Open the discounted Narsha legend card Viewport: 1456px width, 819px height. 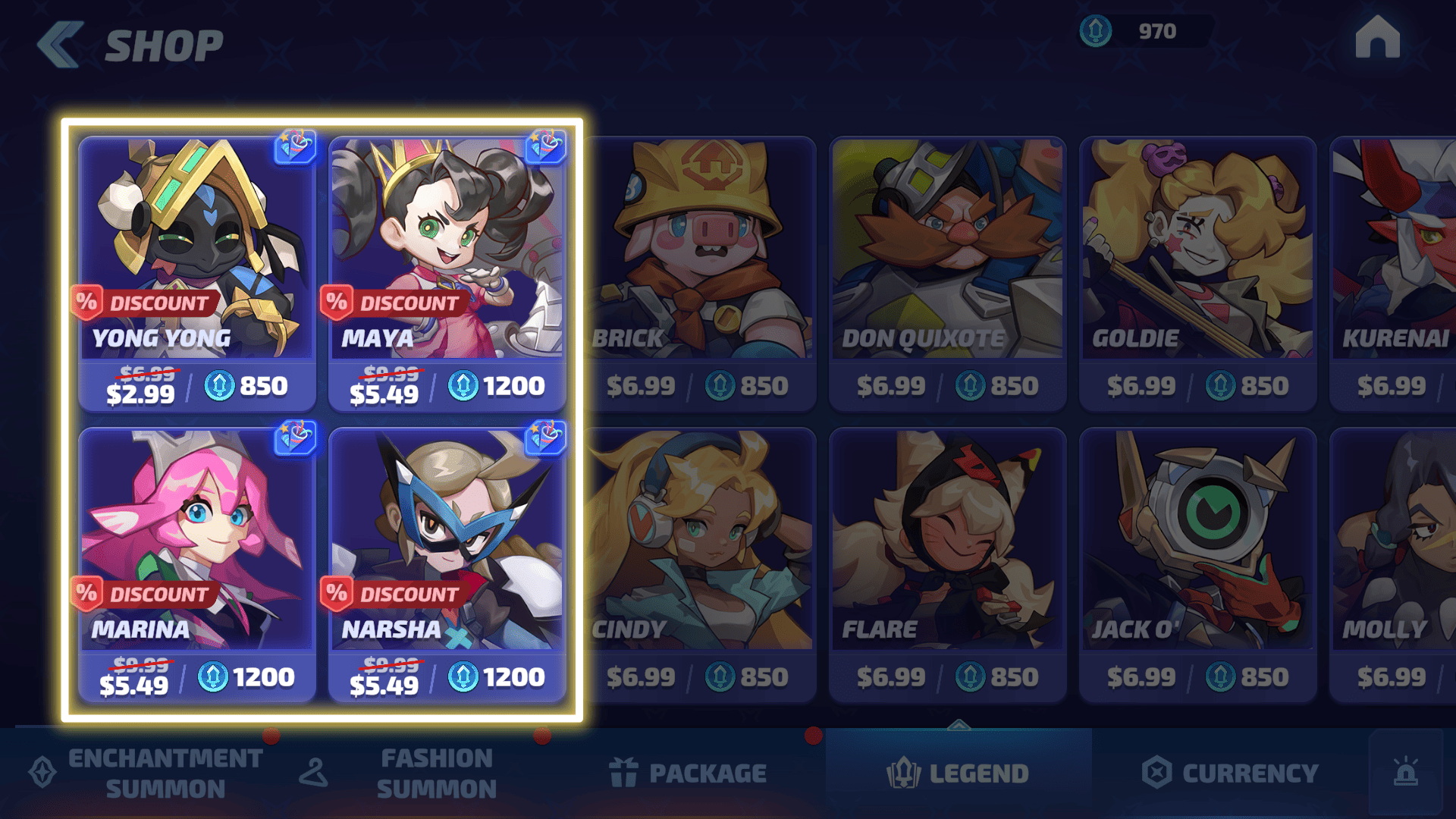(x=447, y=565)
